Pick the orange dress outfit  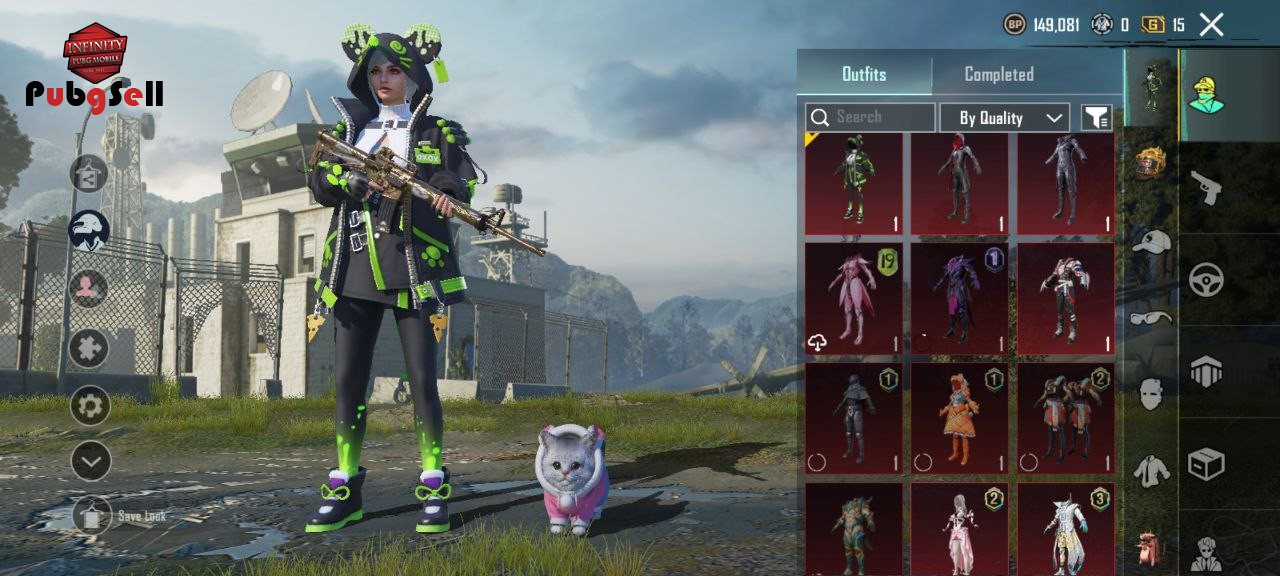[960, 417]
